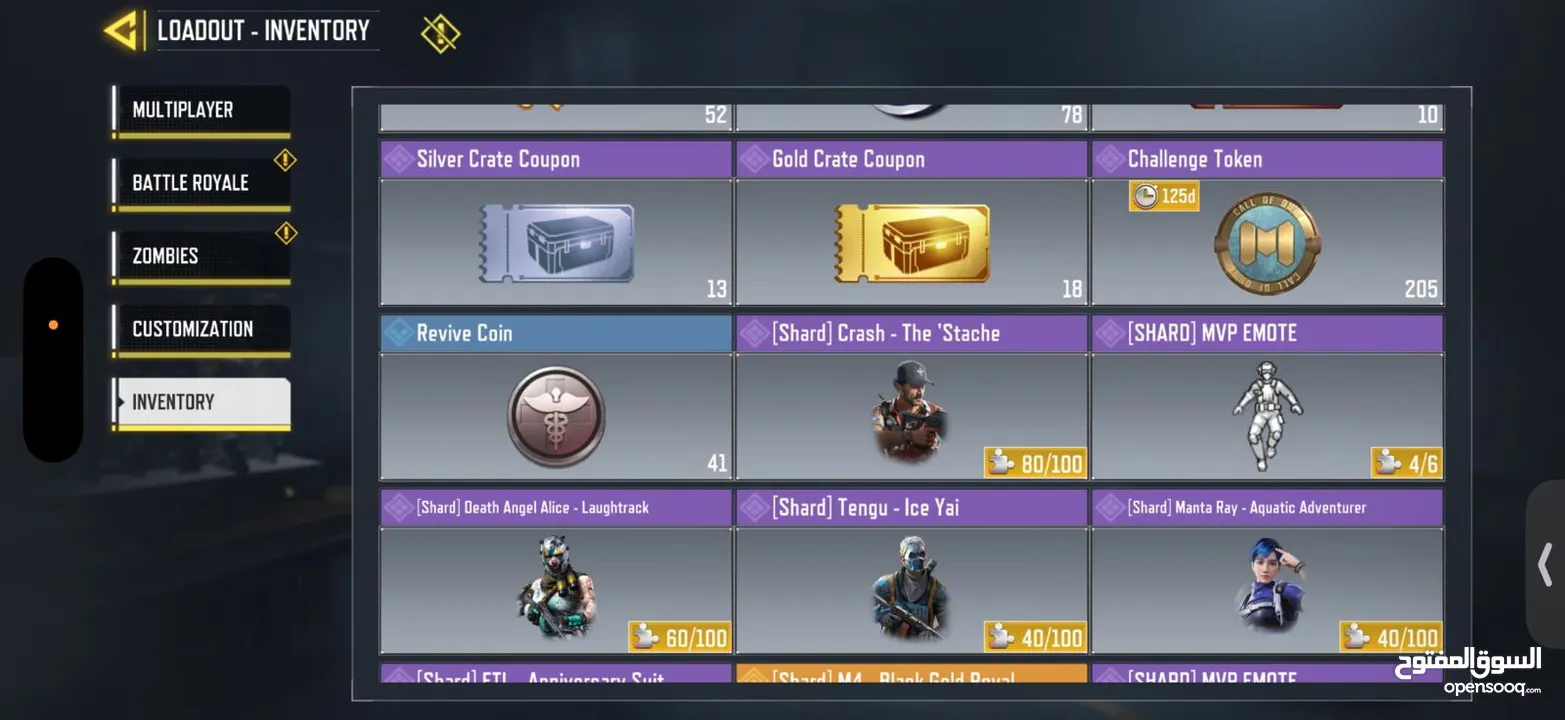Click the orange dot on the side panel
The image size is (1565, 720).
(x=53, y=324)
